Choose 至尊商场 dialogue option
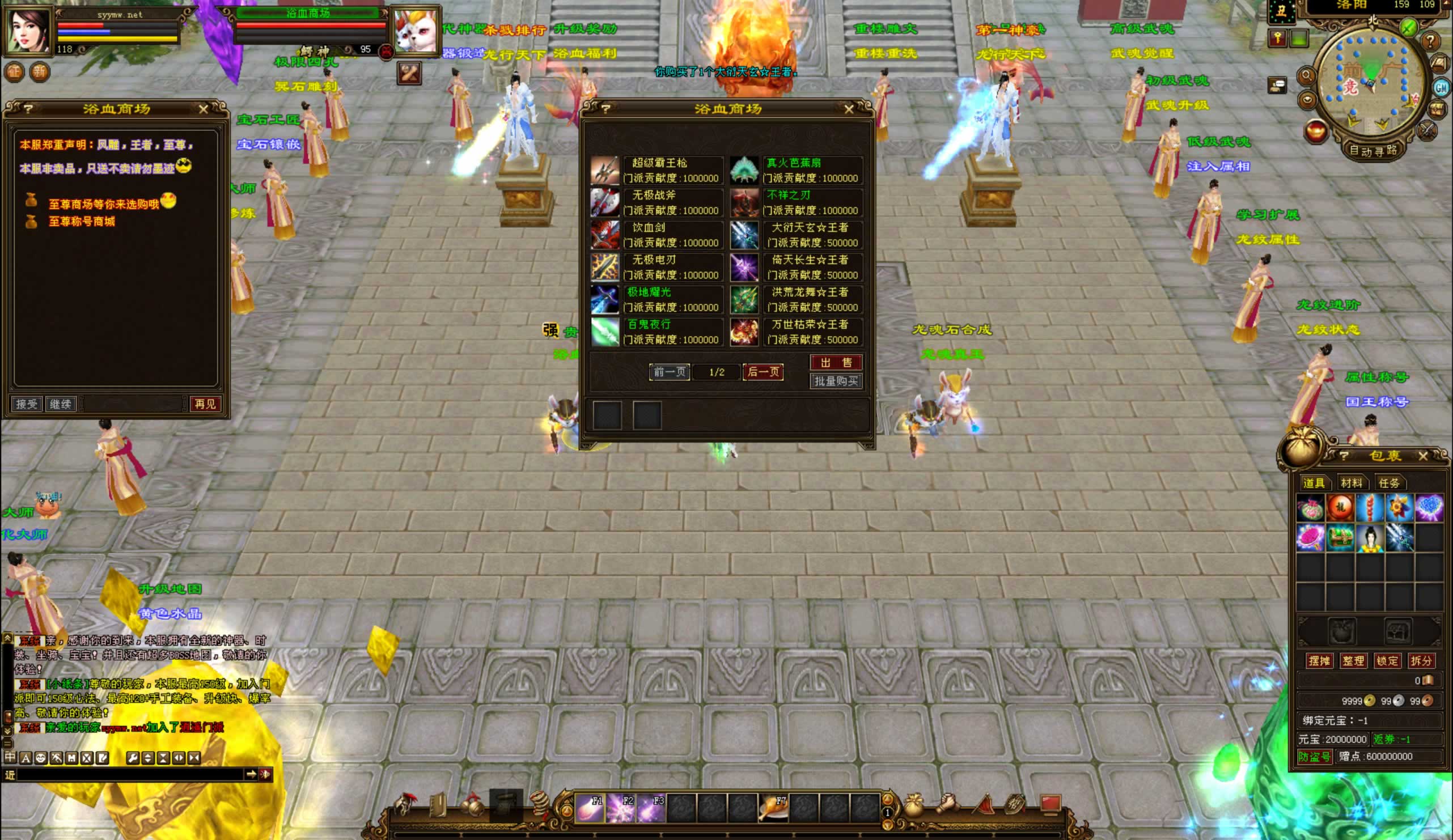The width and height of the screenshot is (1453, 840). click(x=103, y=204)
